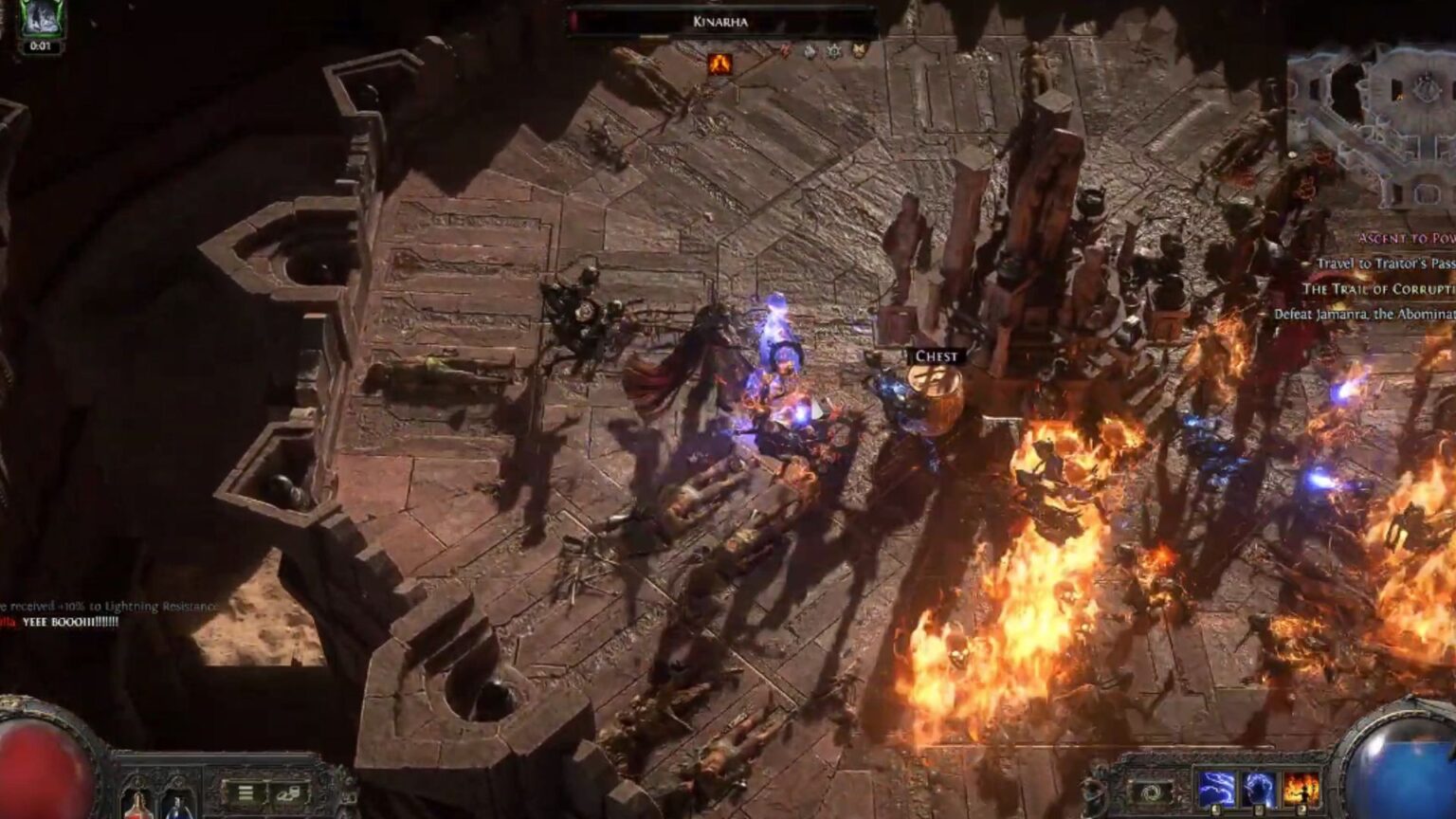Click the burning Righteous Fire buff icon below Kinarha's bar
1456x819 pixels.
point(720,64)
